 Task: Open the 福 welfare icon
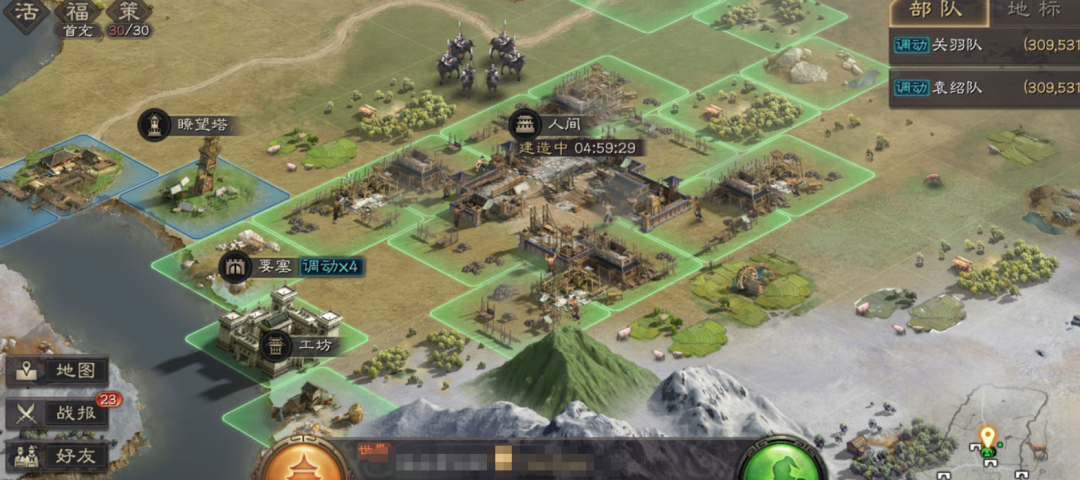click(77, 12)
